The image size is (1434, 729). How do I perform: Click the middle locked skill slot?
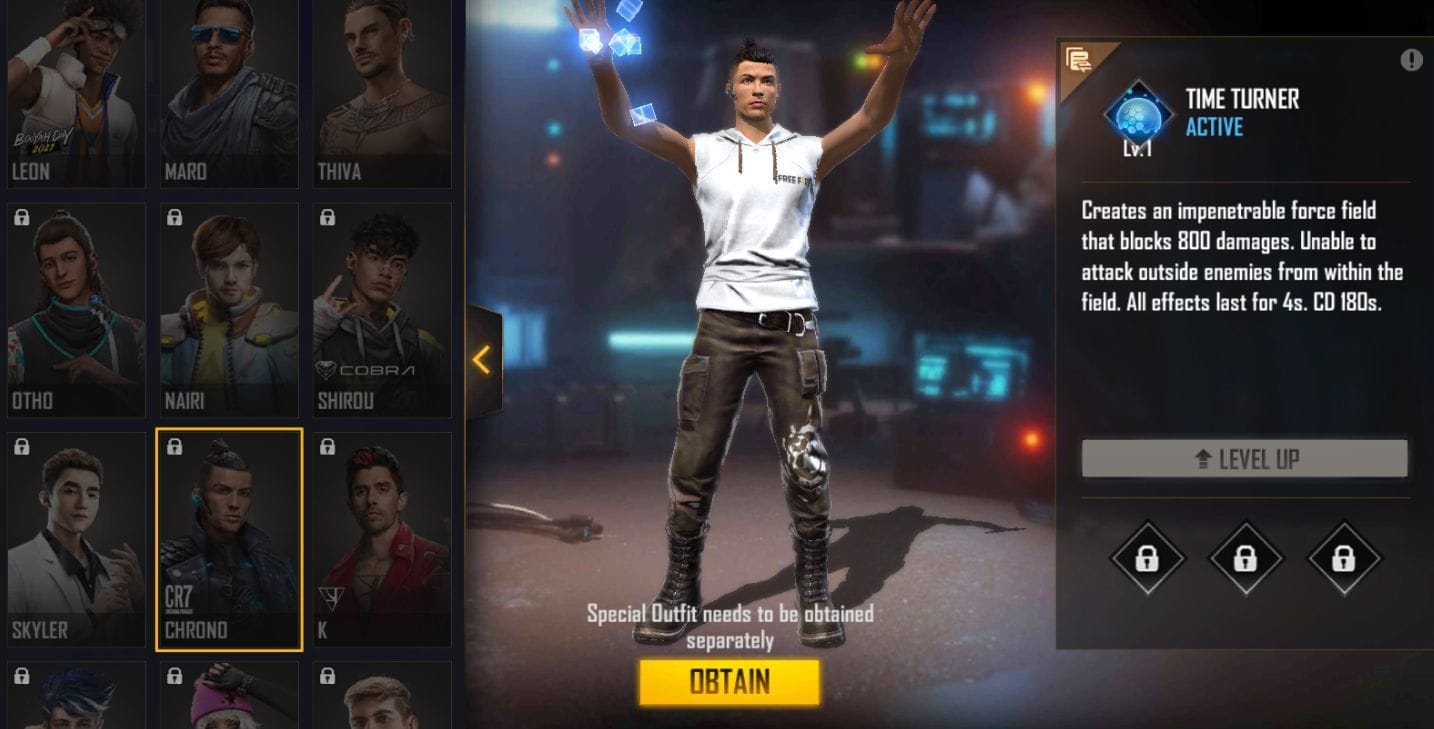pos(1245,558)
